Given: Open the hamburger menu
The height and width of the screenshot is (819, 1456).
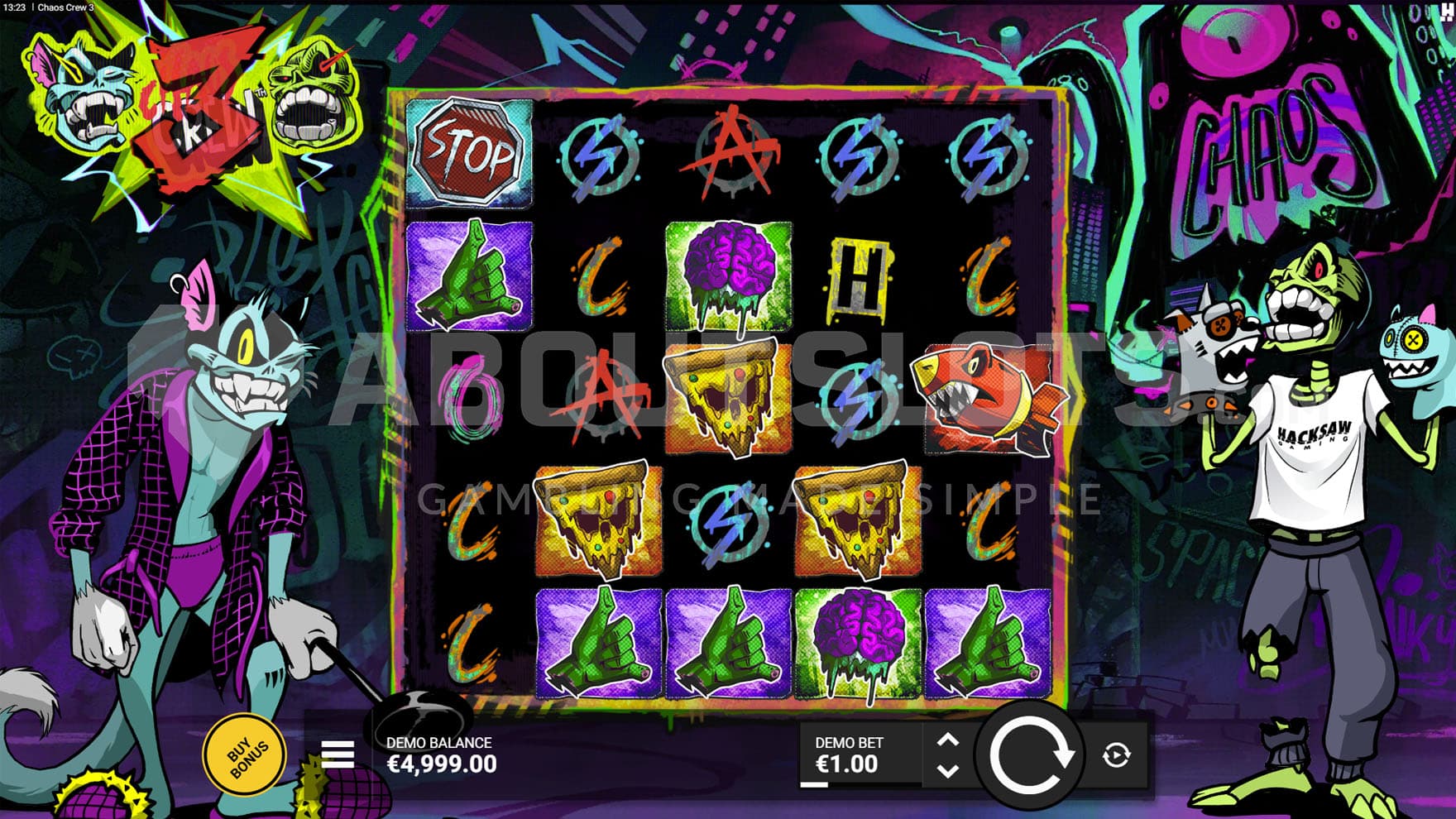Looking at the screenshot, I should click(338, 754).
